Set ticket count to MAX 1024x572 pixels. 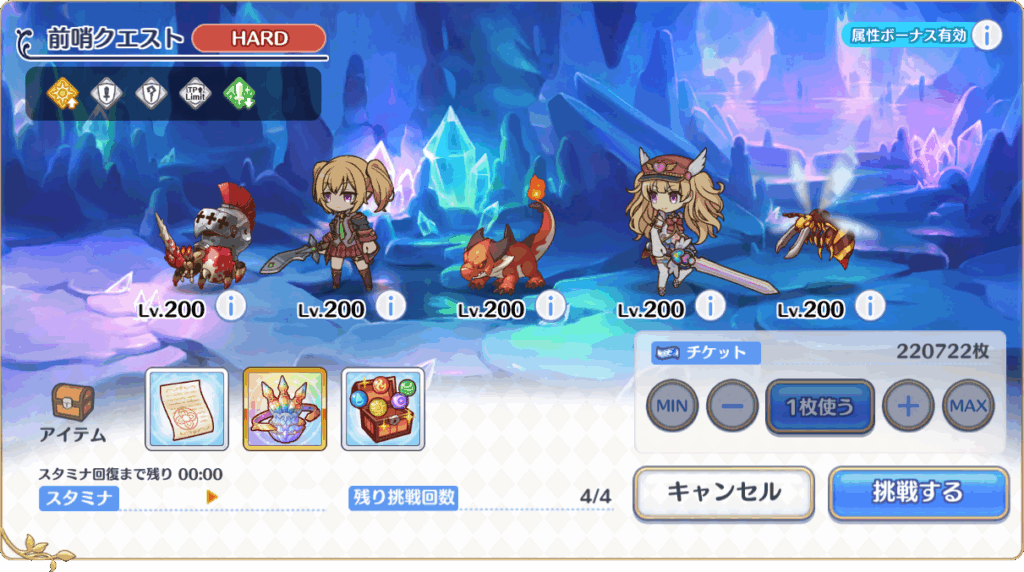968,407
